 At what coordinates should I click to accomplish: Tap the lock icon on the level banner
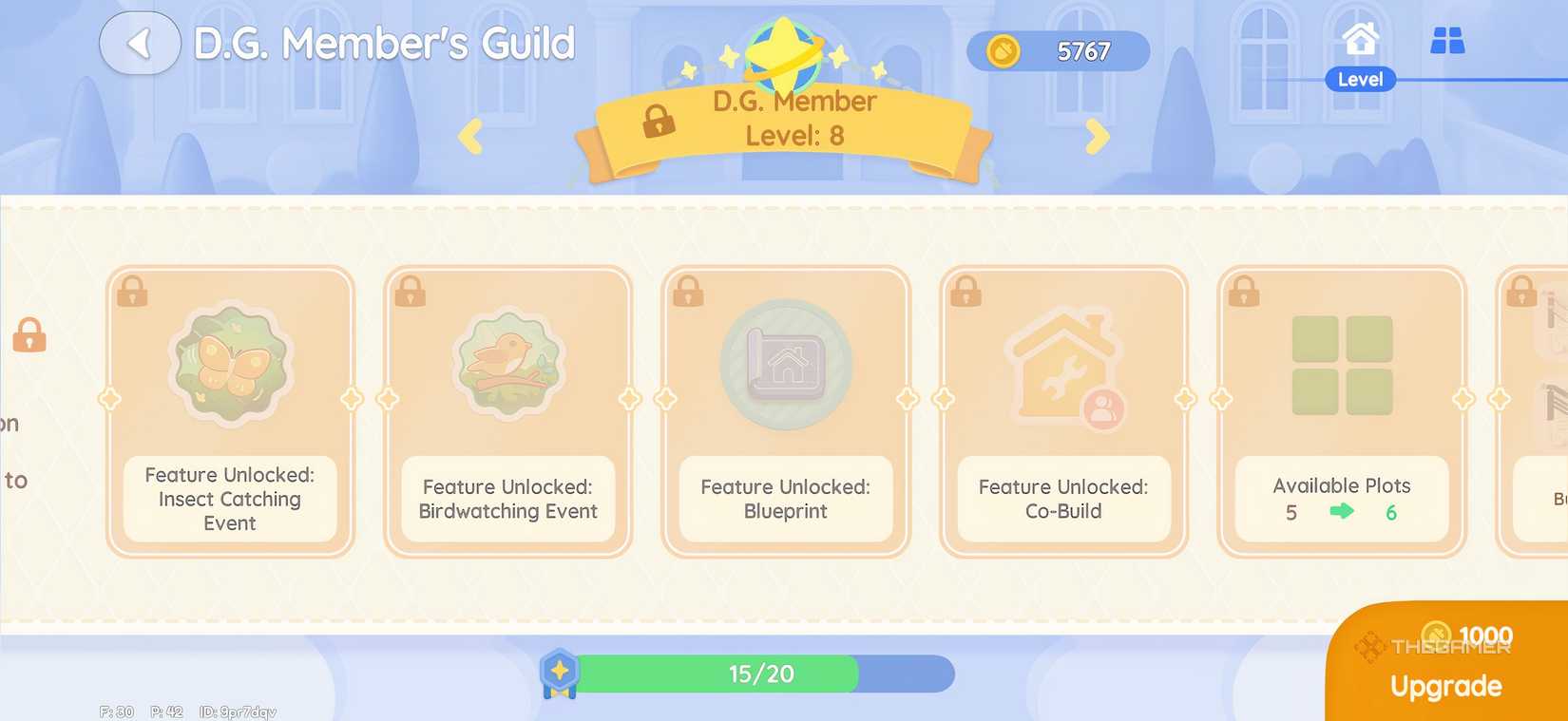[656, 123]
